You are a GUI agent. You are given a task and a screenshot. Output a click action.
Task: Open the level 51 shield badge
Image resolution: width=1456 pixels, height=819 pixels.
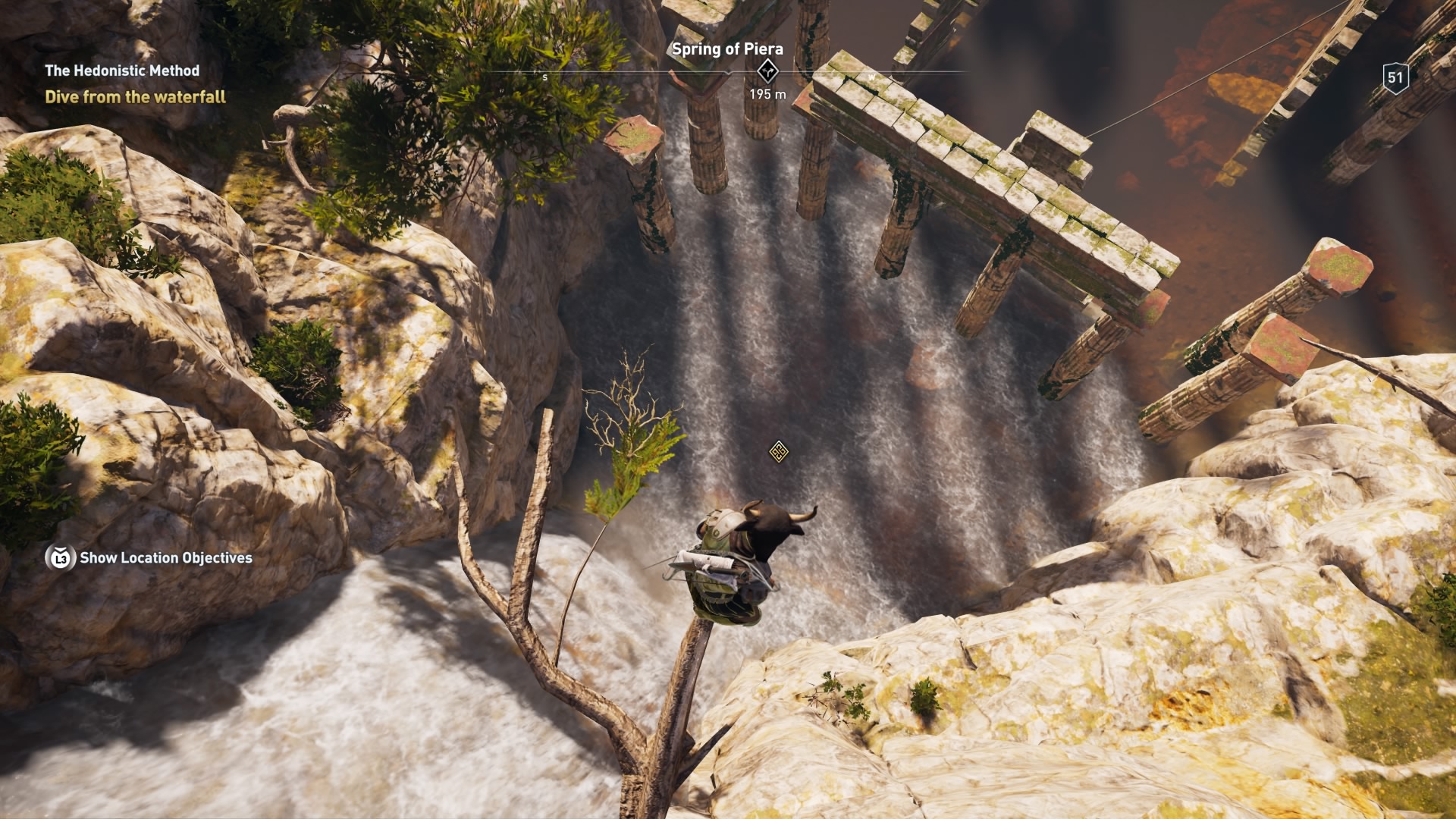[x=1395, y=77]
